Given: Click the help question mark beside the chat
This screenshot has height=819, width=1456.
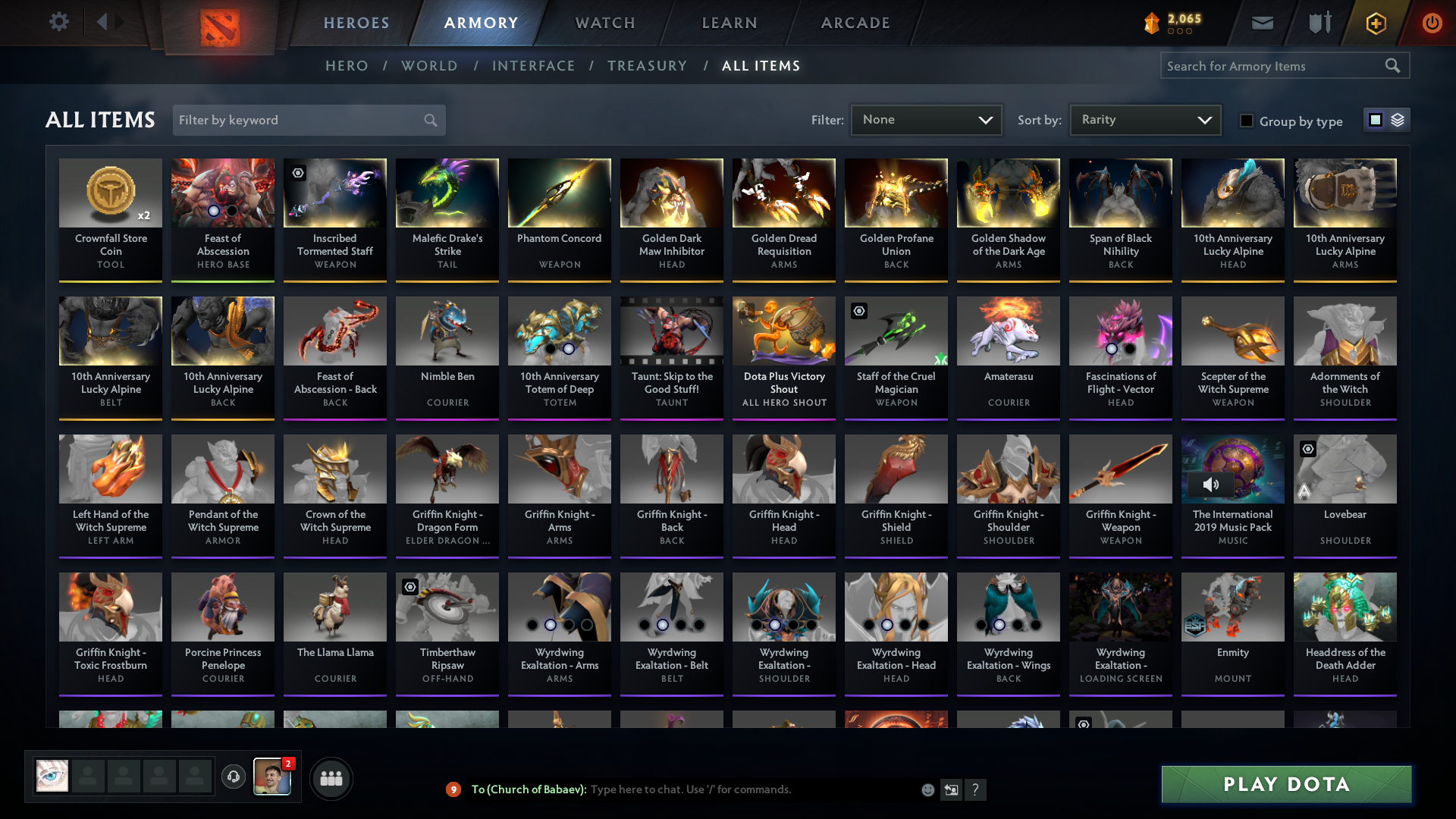Looking at the screenshot, I should coord(976,789).
